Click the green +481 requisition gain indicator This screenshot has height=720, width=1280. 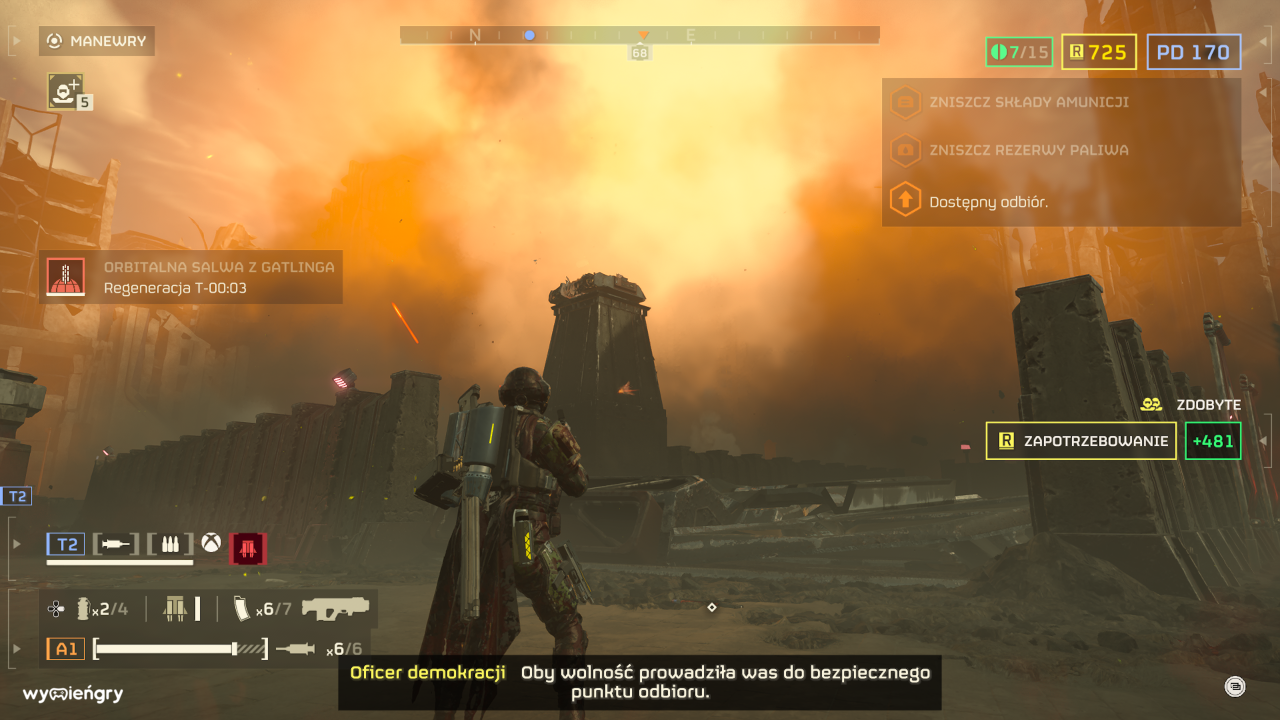(1212, 441)
